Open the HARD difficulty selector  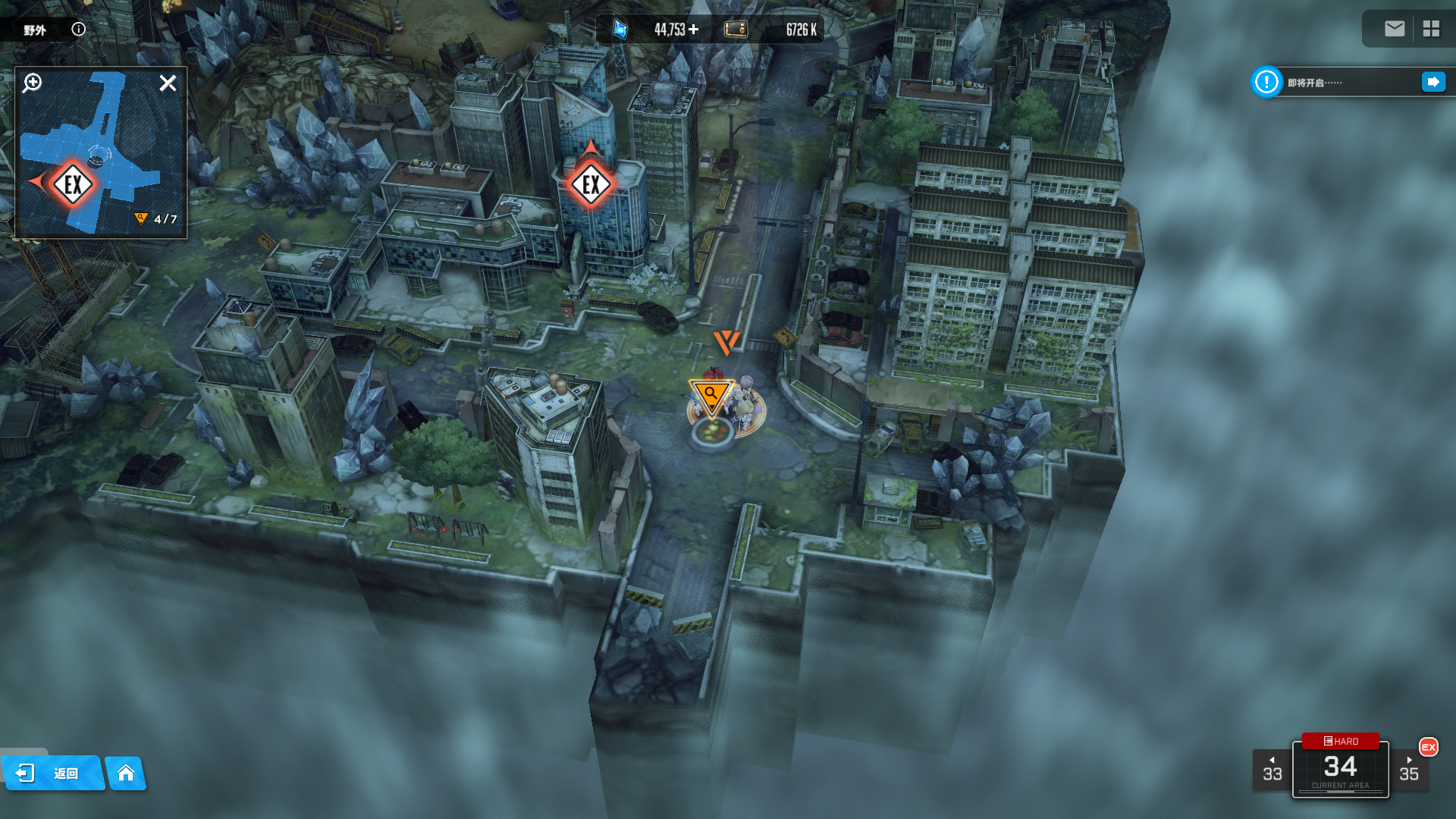[1340, 741]
